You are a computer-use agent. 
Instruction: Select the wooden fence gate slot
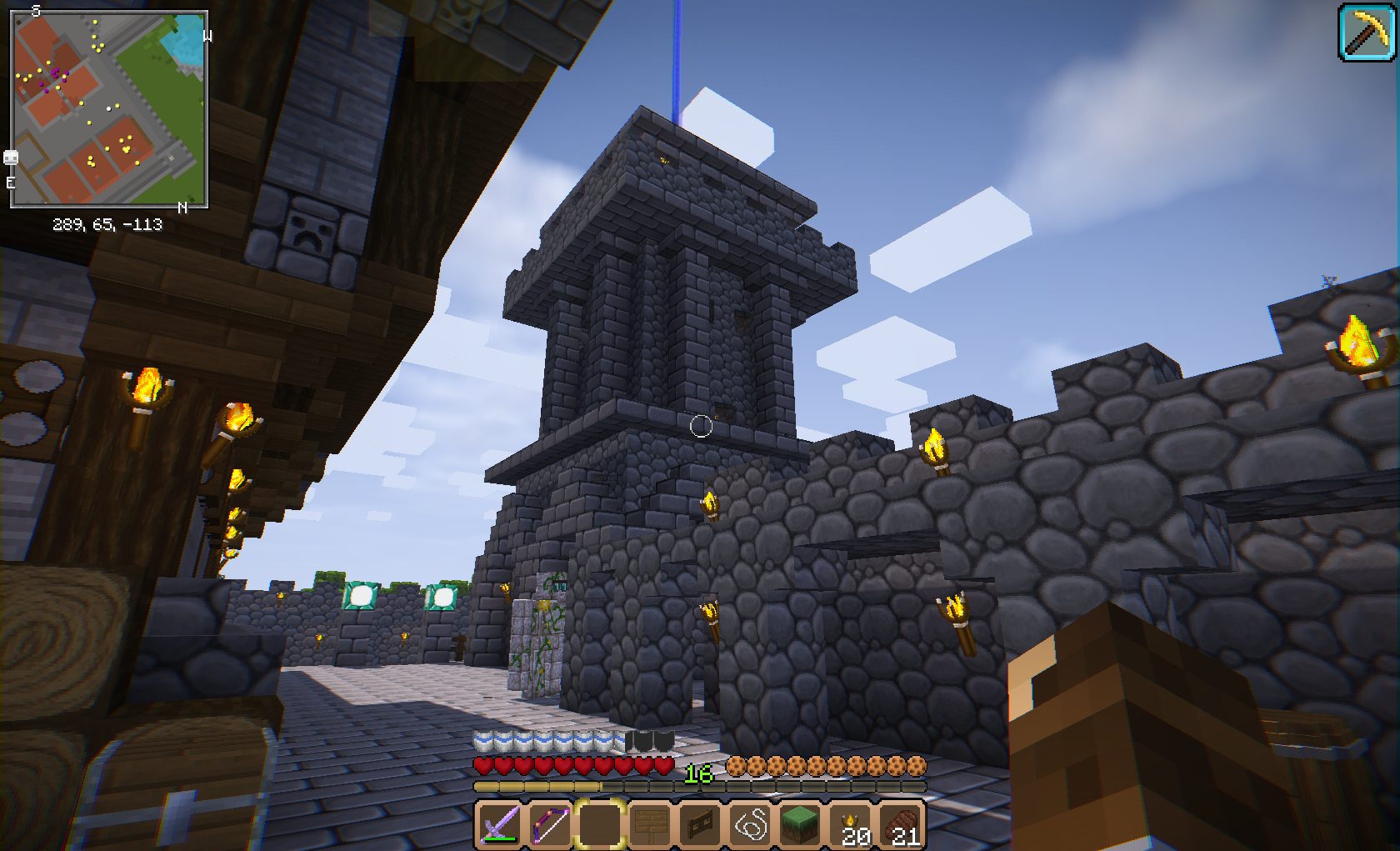point(699,824)
